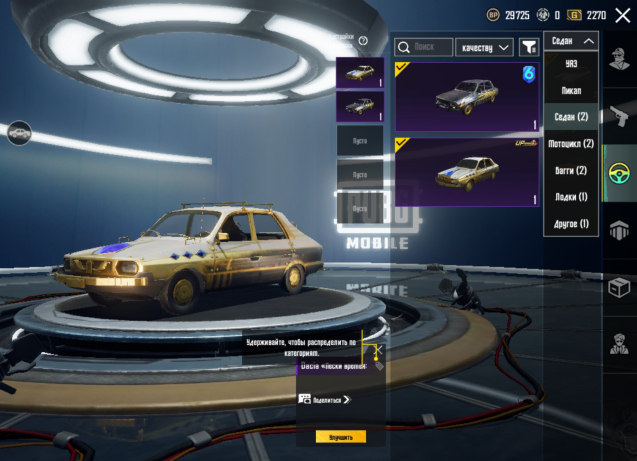Choose the Седан (2) category
This screenshot has width=637, height=461.
pos(572,117)
